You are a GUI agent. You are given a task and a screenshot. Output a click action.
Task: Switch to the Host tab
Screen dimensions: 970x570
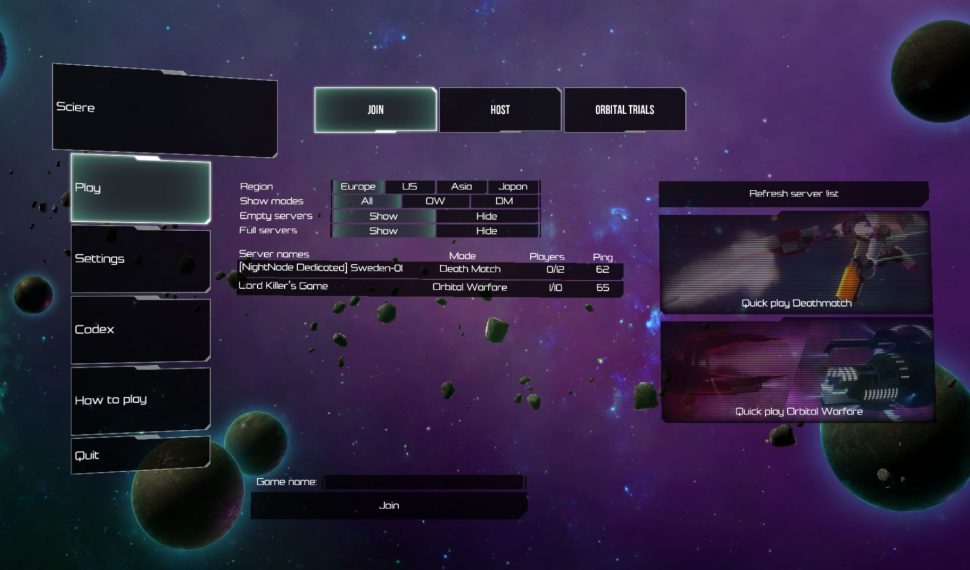pos(500,110)
